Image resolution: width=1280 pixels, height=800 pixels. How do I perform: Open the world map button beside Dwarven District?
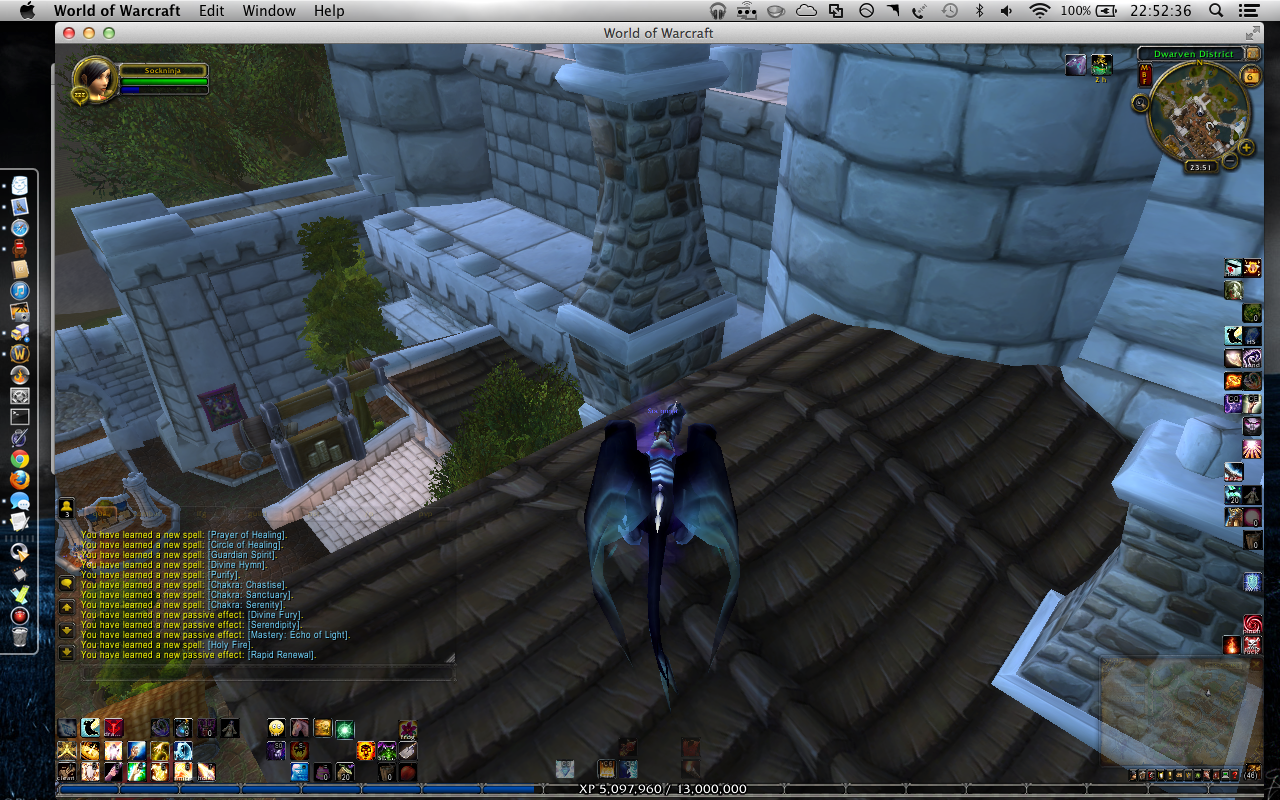tap(1251, 53)
